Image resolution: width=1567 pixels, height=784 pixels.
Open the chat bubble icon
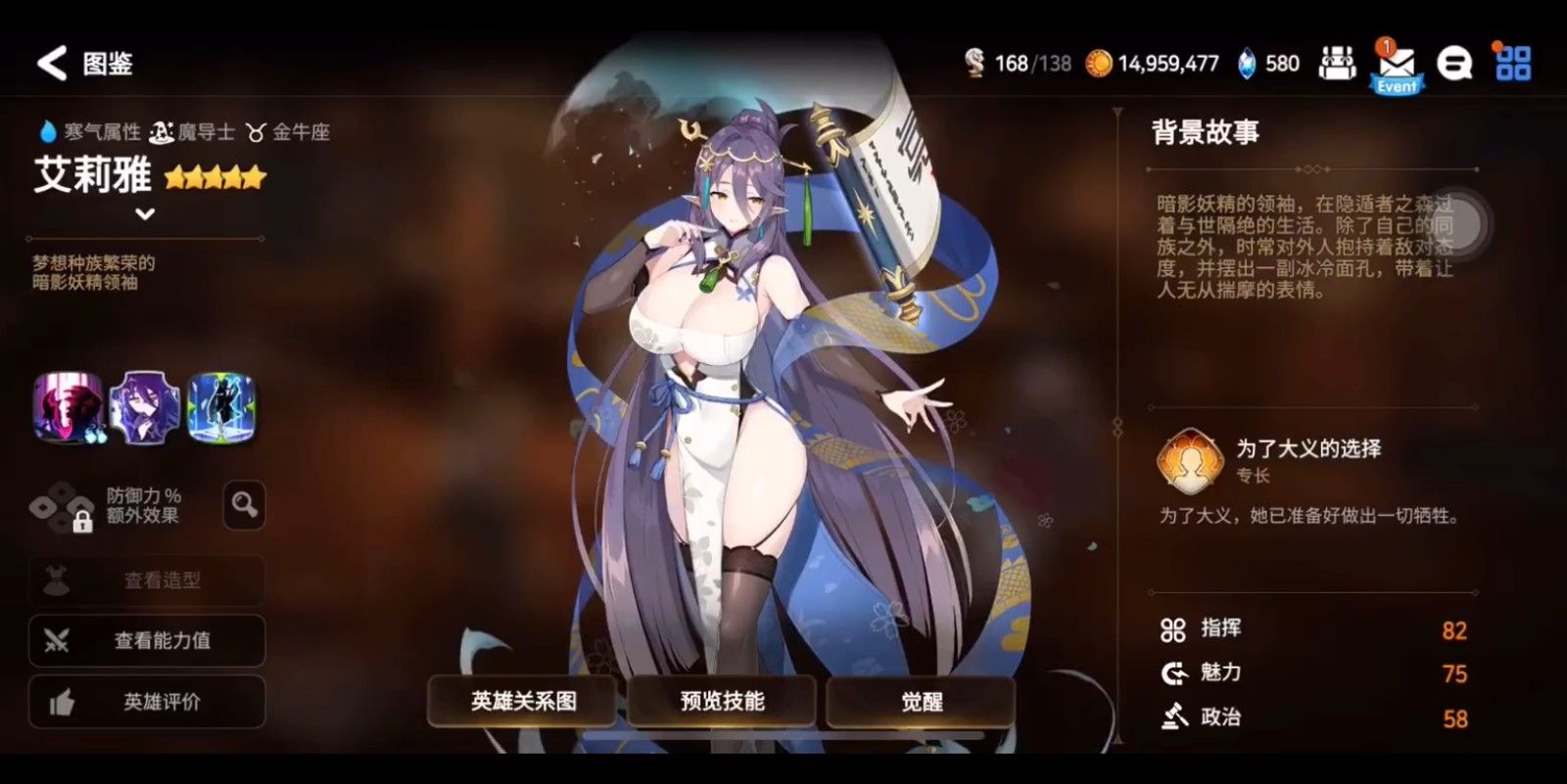click(1453, 63)
